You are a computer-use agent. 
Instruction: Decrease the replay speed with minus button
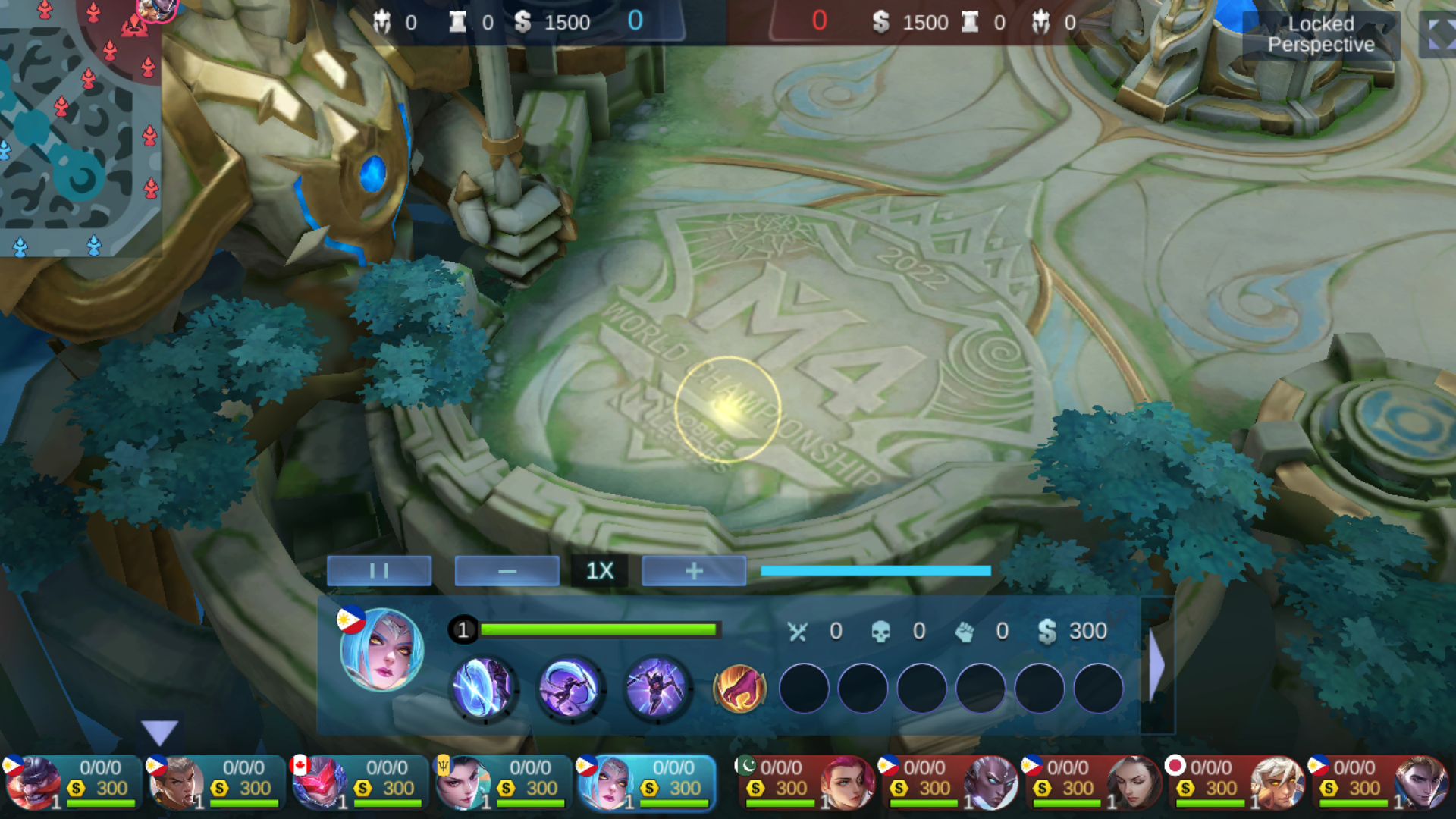click(x=507, y=571)
